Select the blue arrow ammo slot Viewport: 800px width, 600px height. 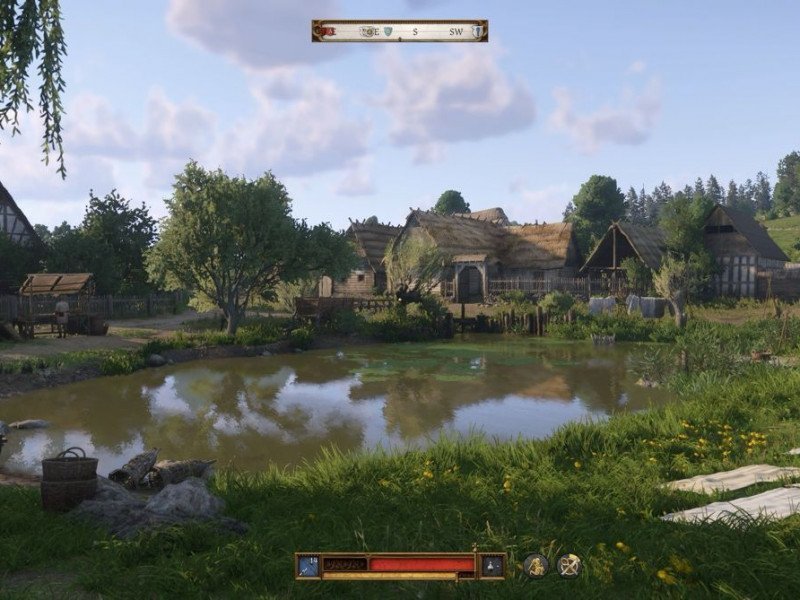(308, 566)
